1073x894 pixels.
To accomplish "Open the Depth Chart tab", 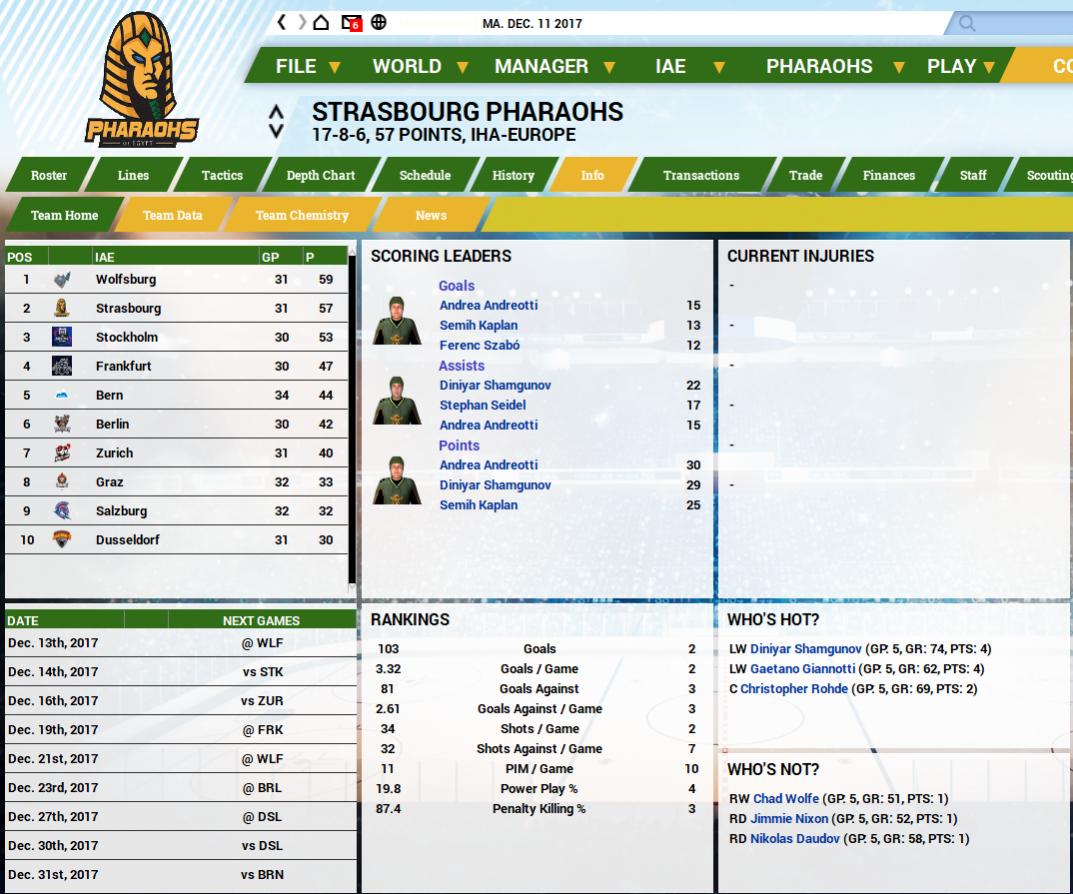I will tap(320, 175).
